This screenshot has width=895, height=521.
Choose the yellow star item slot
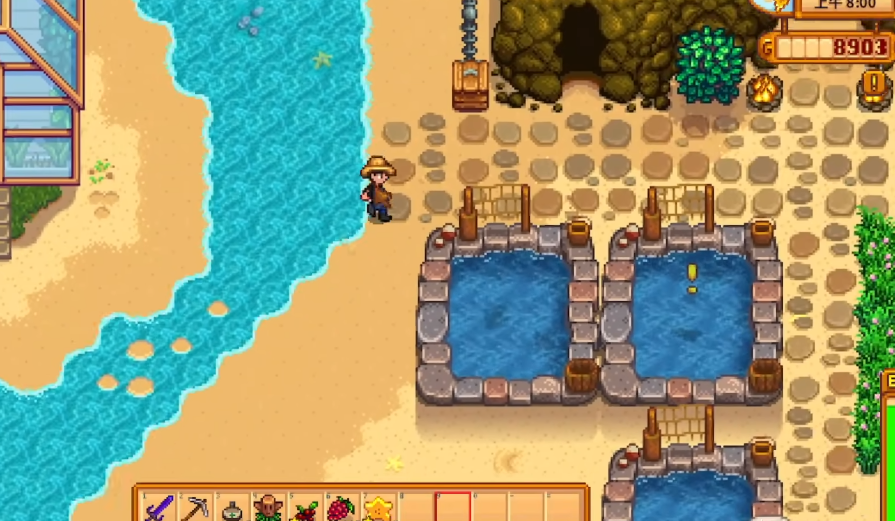tap(378, 509)
